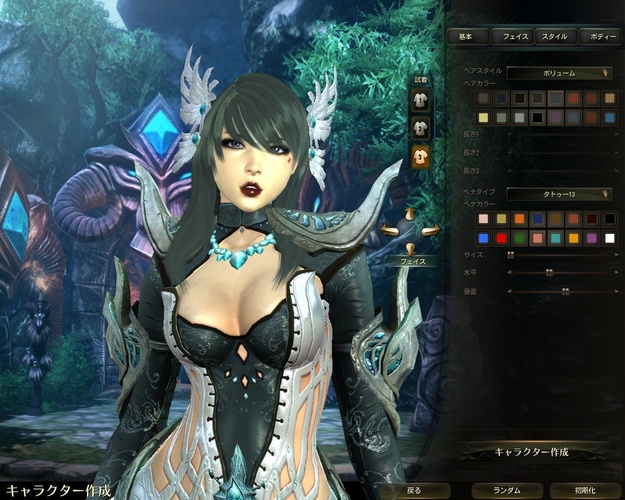Open the フェイス tab
Image resolution: width=625 pixels, height=500 pixels.
click(516, 36)
